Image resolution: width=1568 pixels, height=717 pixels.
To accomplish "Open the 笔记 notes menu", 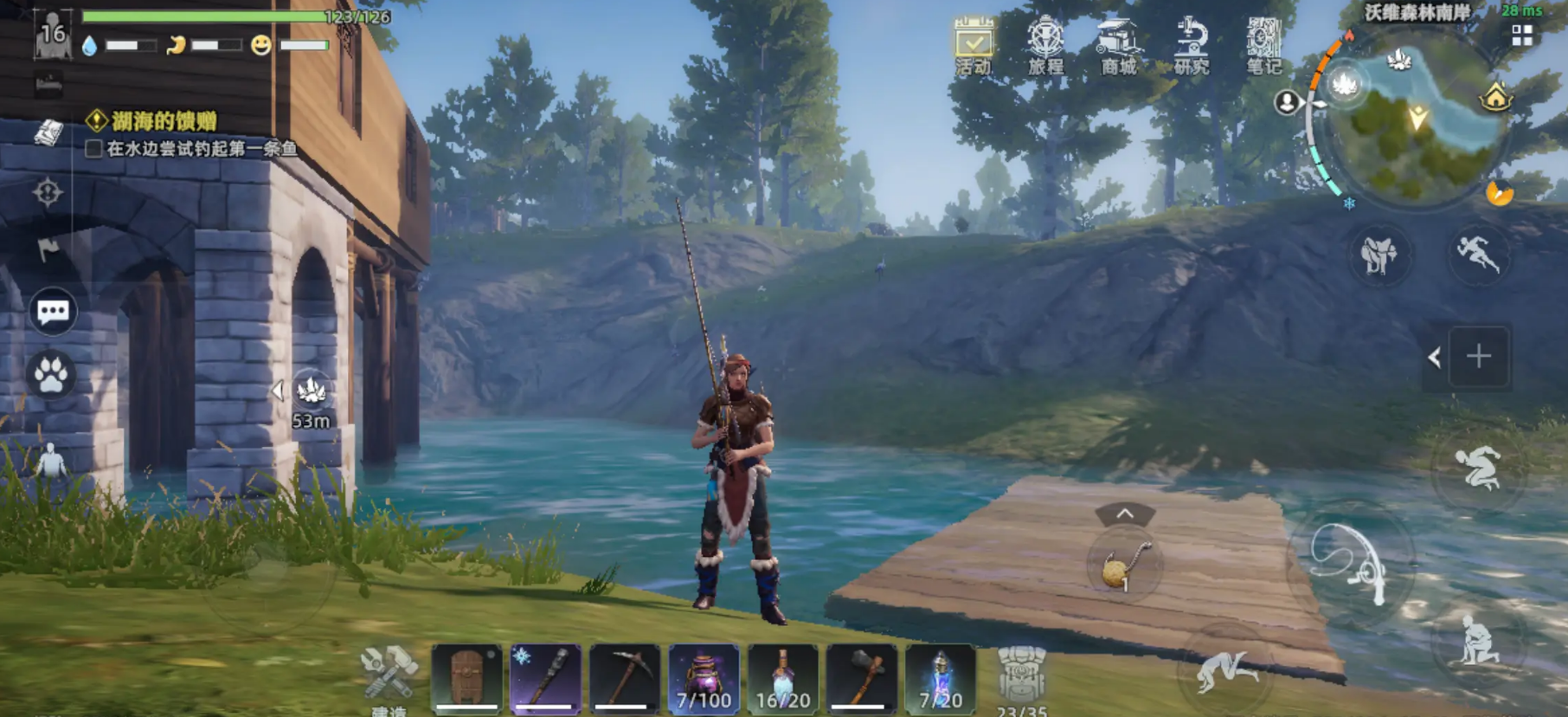I will click(x=1263, y=43).
